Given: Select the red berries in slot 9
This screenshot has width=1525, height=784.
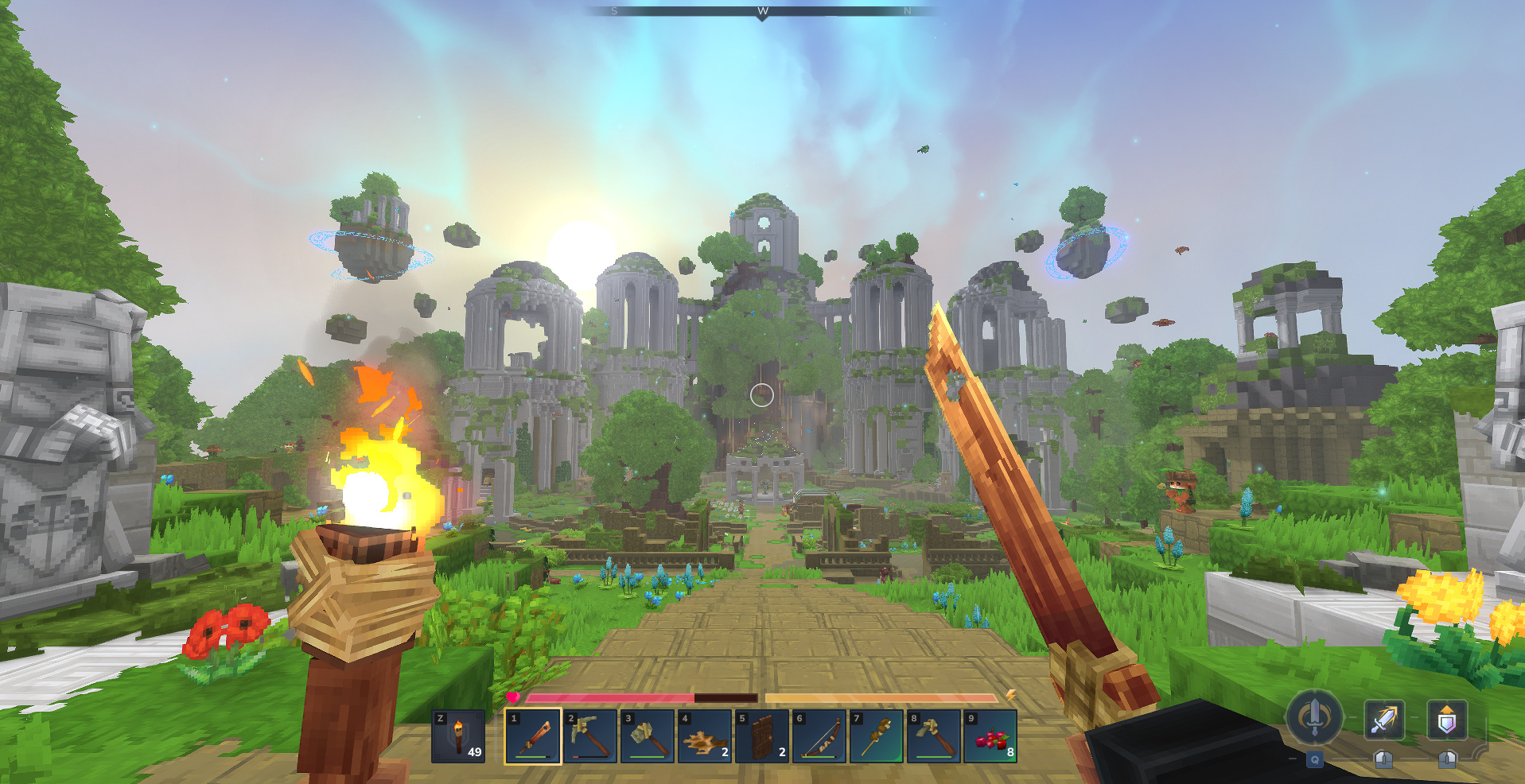Looking at the screenshot, I should pyautogui.click(x=990, y=736).
